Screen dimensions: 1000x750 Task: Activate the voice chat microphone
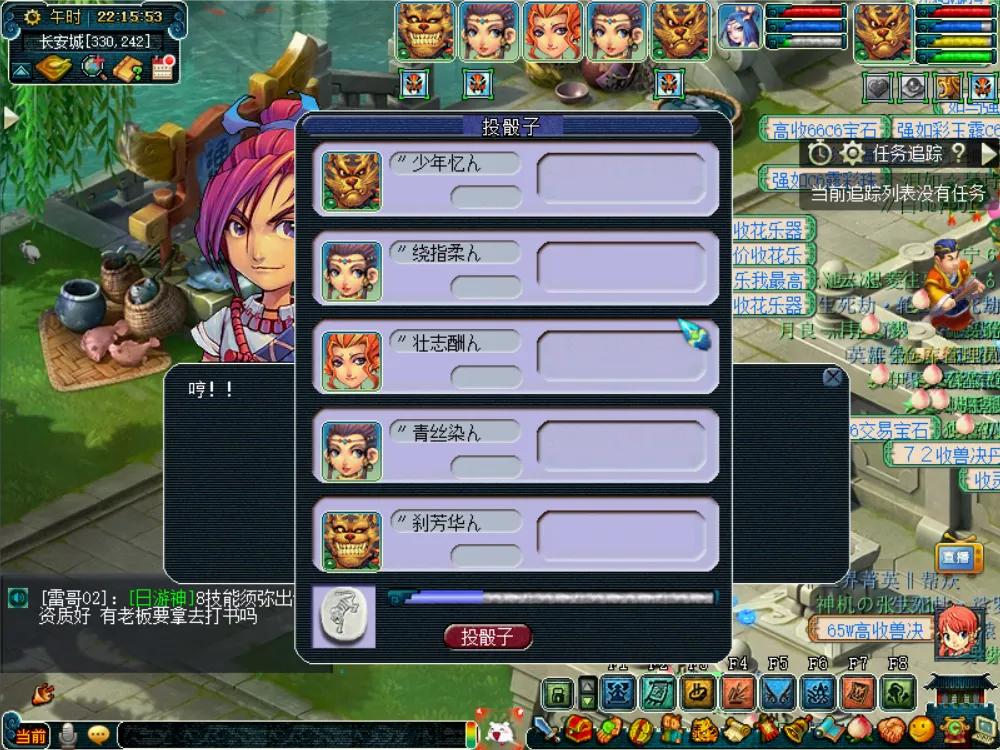coord(68,735)
